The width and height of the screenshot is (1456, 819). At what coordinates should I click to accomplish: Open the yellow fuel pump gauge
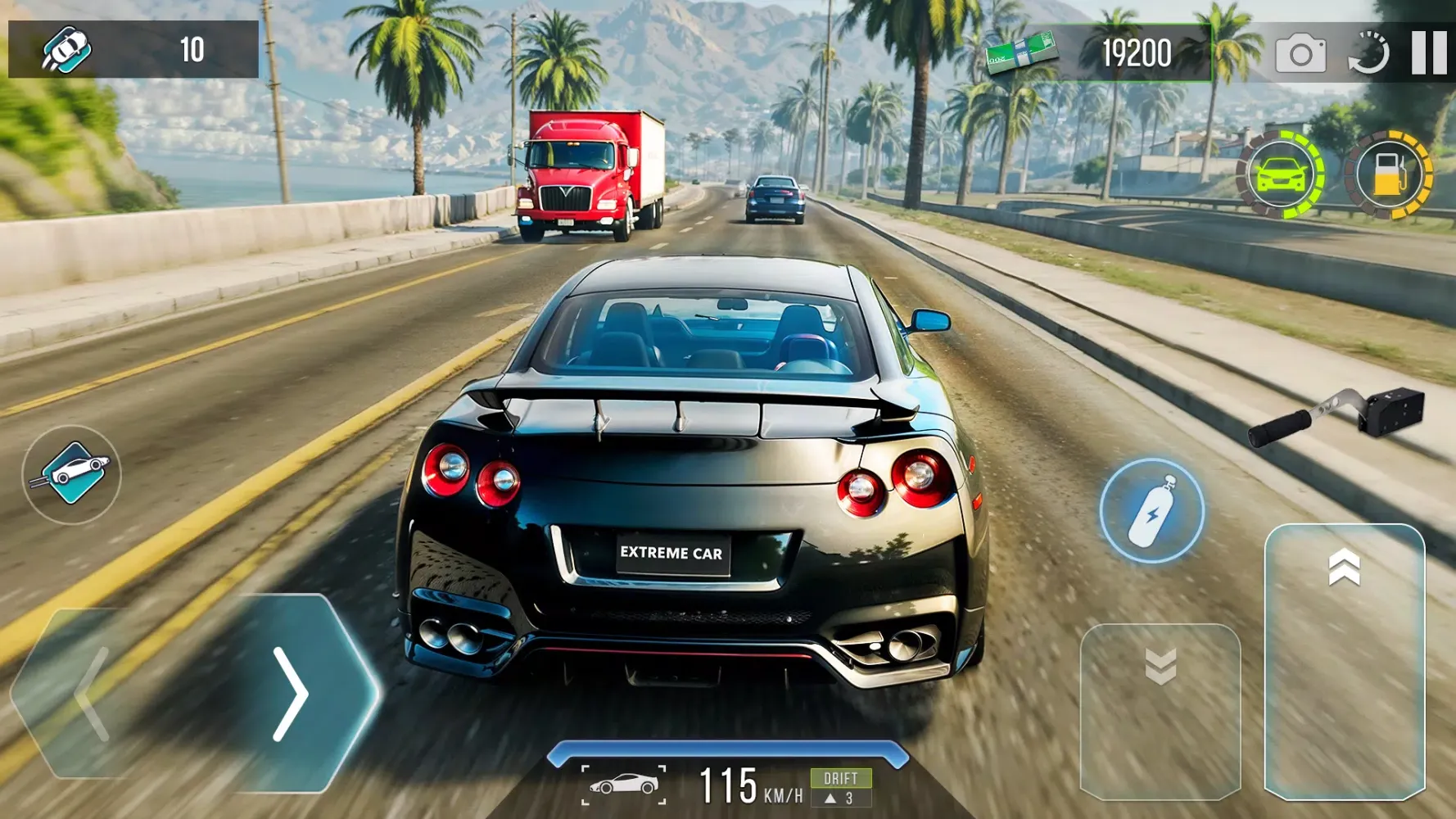pos(1389,174)
